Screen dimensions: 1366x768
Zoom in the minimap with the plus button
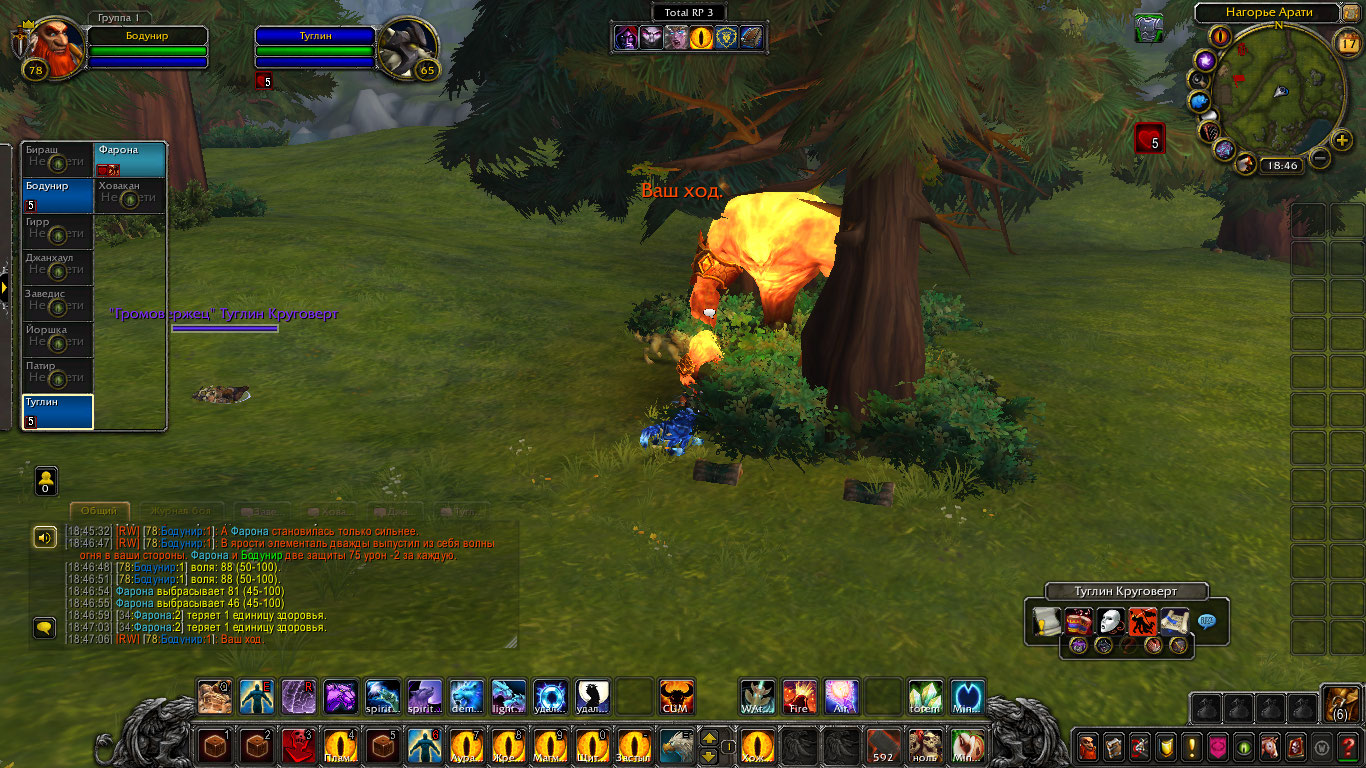pos(1342,140)
